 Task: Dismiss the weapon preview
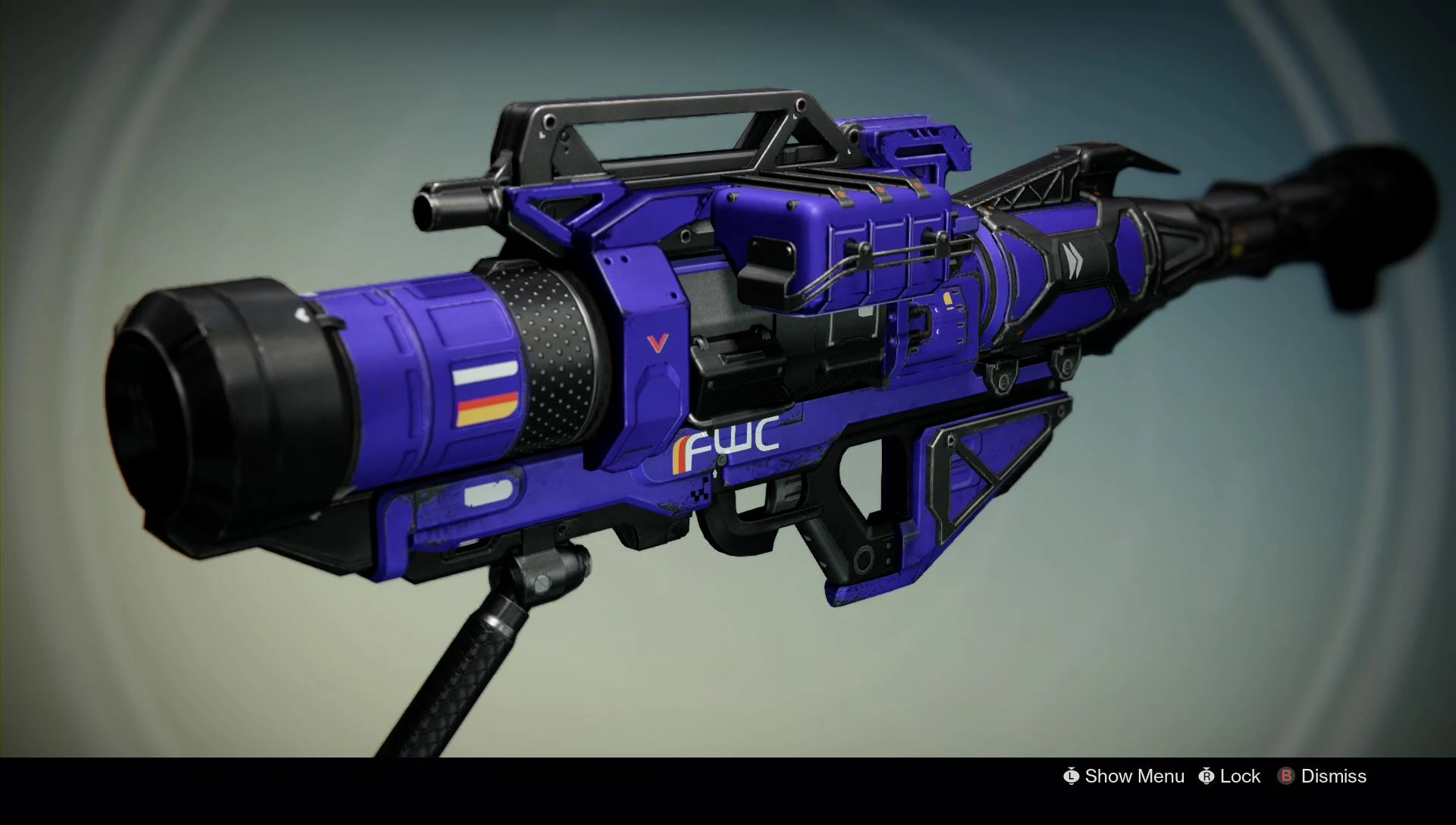click(1332, 776)
